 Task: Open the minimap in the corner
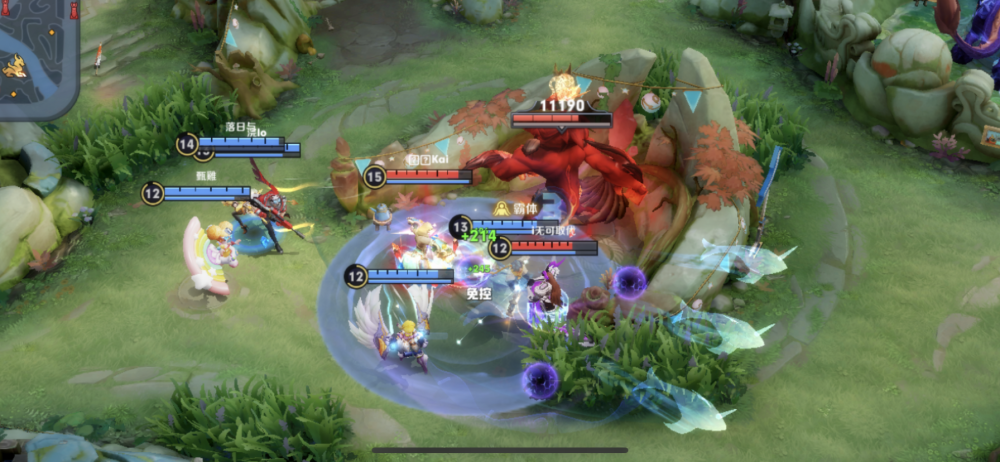[36, 58]
